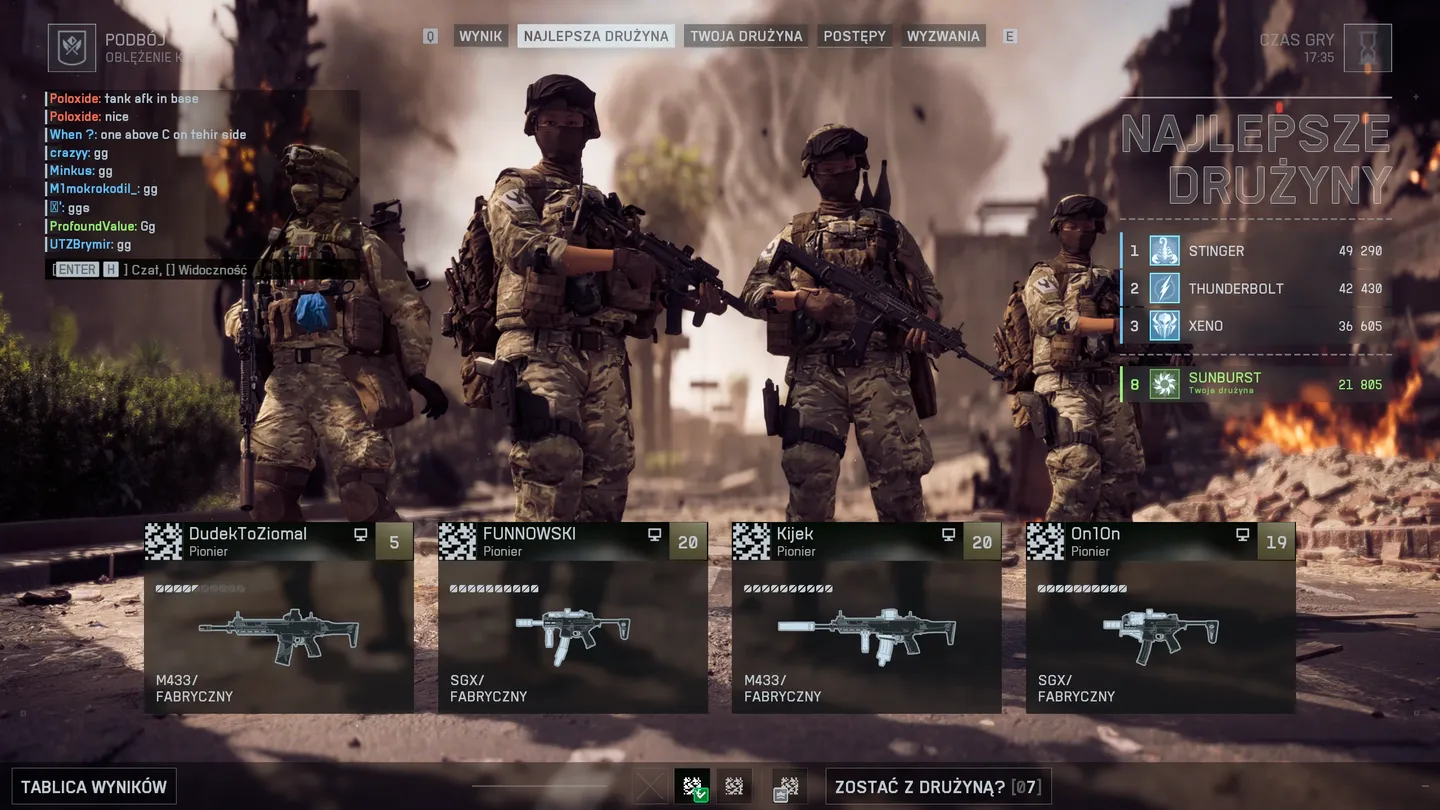Viewport: 1440px width, 810px height.
Task: Select the STINGER squad row
Action: tap(1256, 251)
